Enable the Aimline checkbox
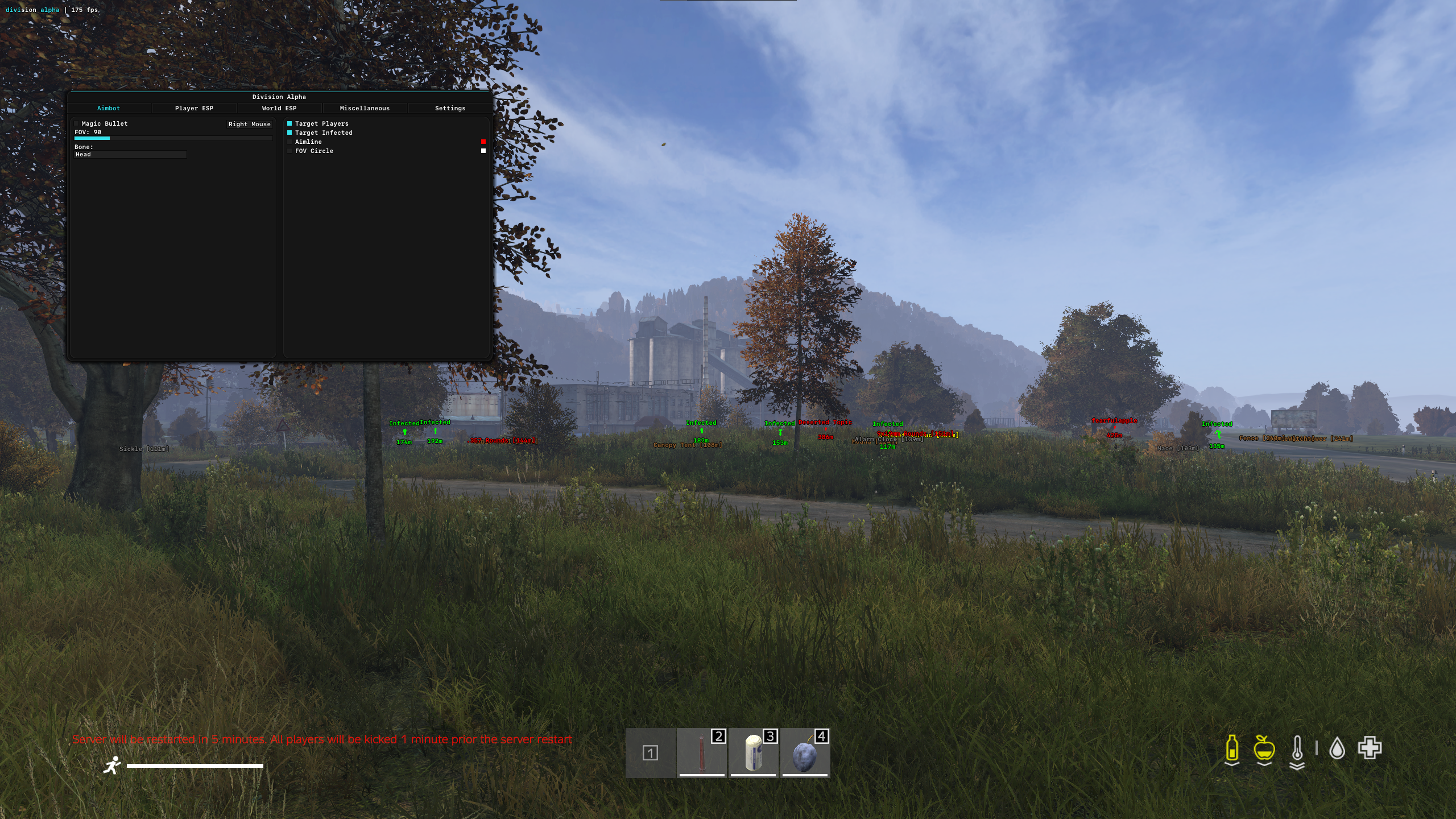The height and width of the screenshot is (819, 1456). [x=289, y=142]
